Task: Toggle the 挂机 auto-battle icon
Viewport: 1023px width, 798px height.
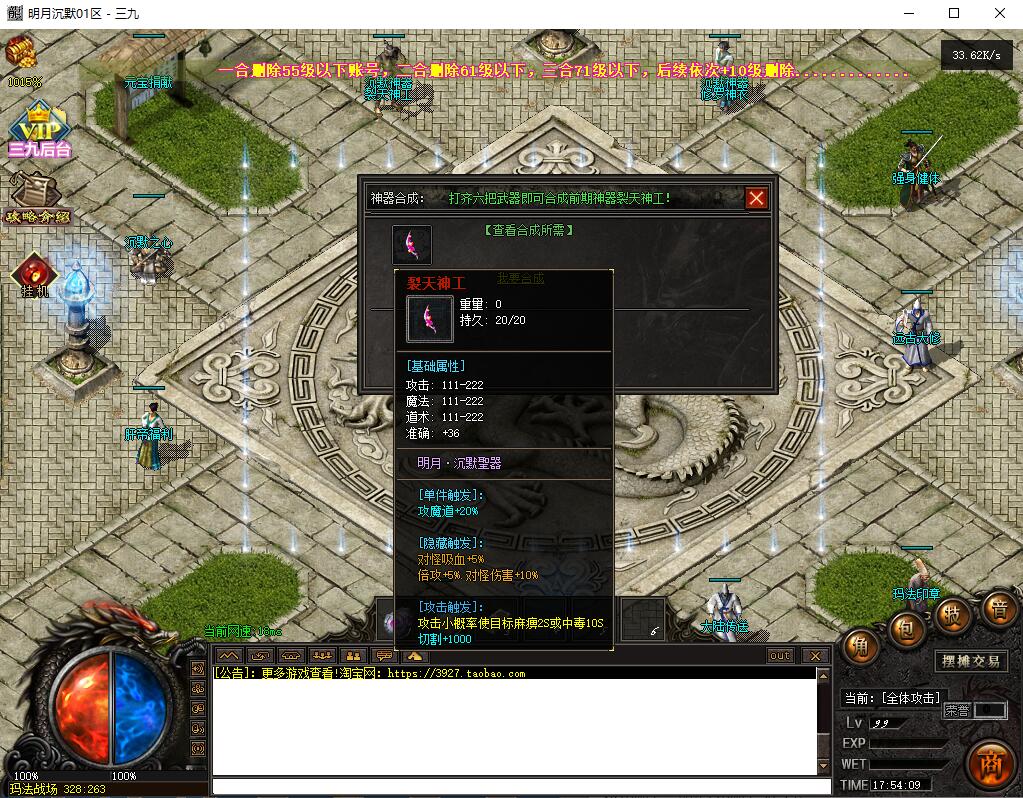Action: click(x=35, y=274)
